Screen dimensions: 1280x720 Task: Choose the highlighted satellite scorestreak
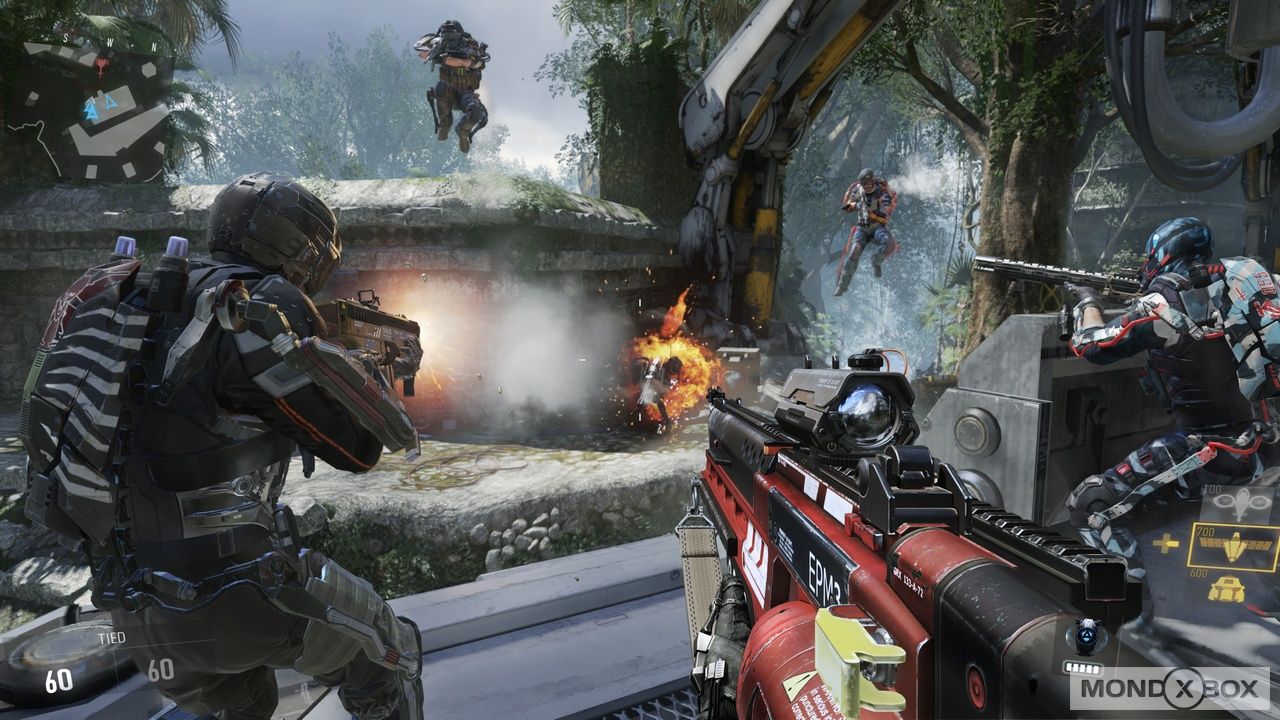(1232, 547)
